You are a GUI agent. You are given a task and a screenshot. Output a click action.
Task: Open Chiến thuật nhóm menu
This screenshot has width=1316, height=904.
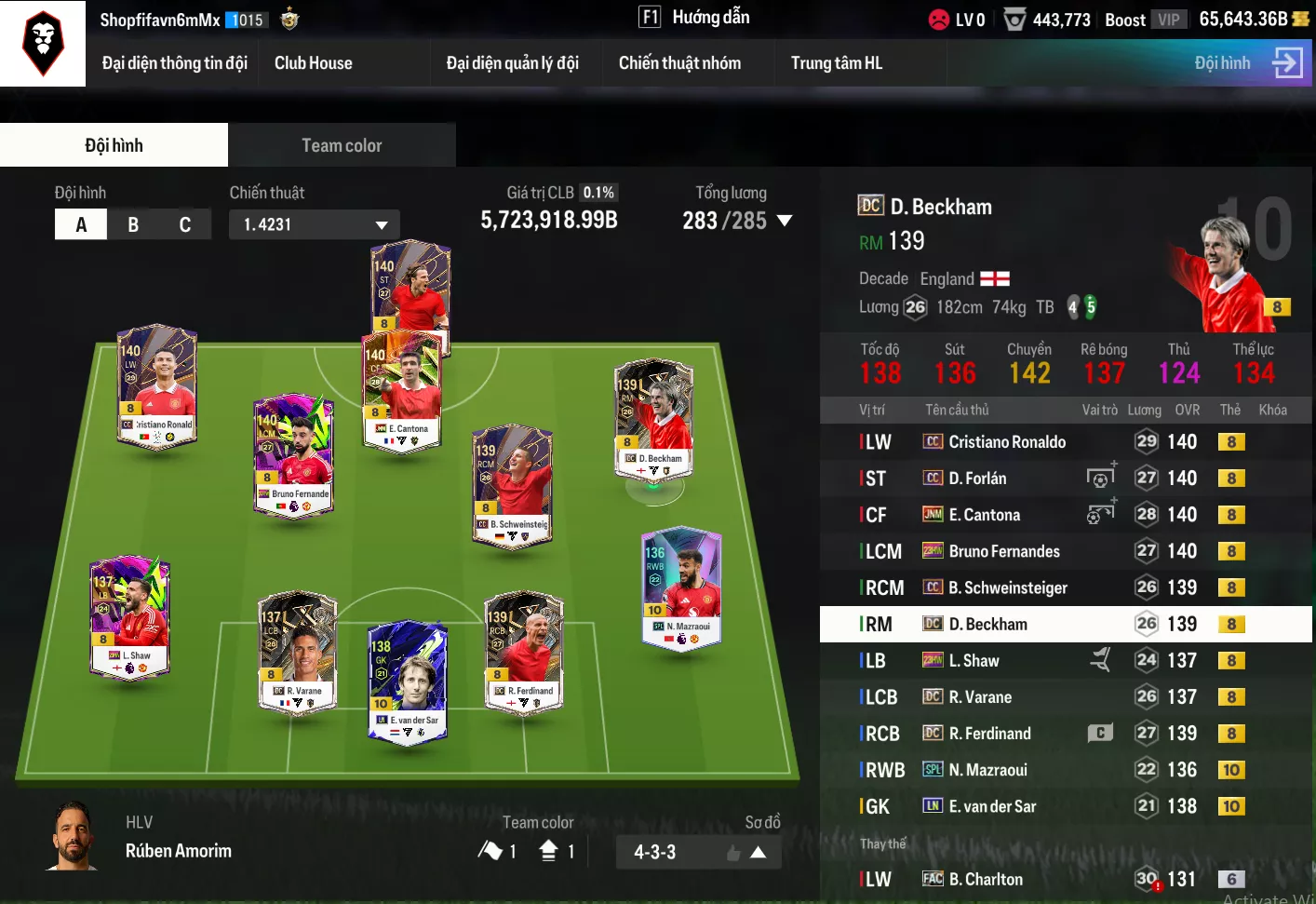[x=679, y=63]
